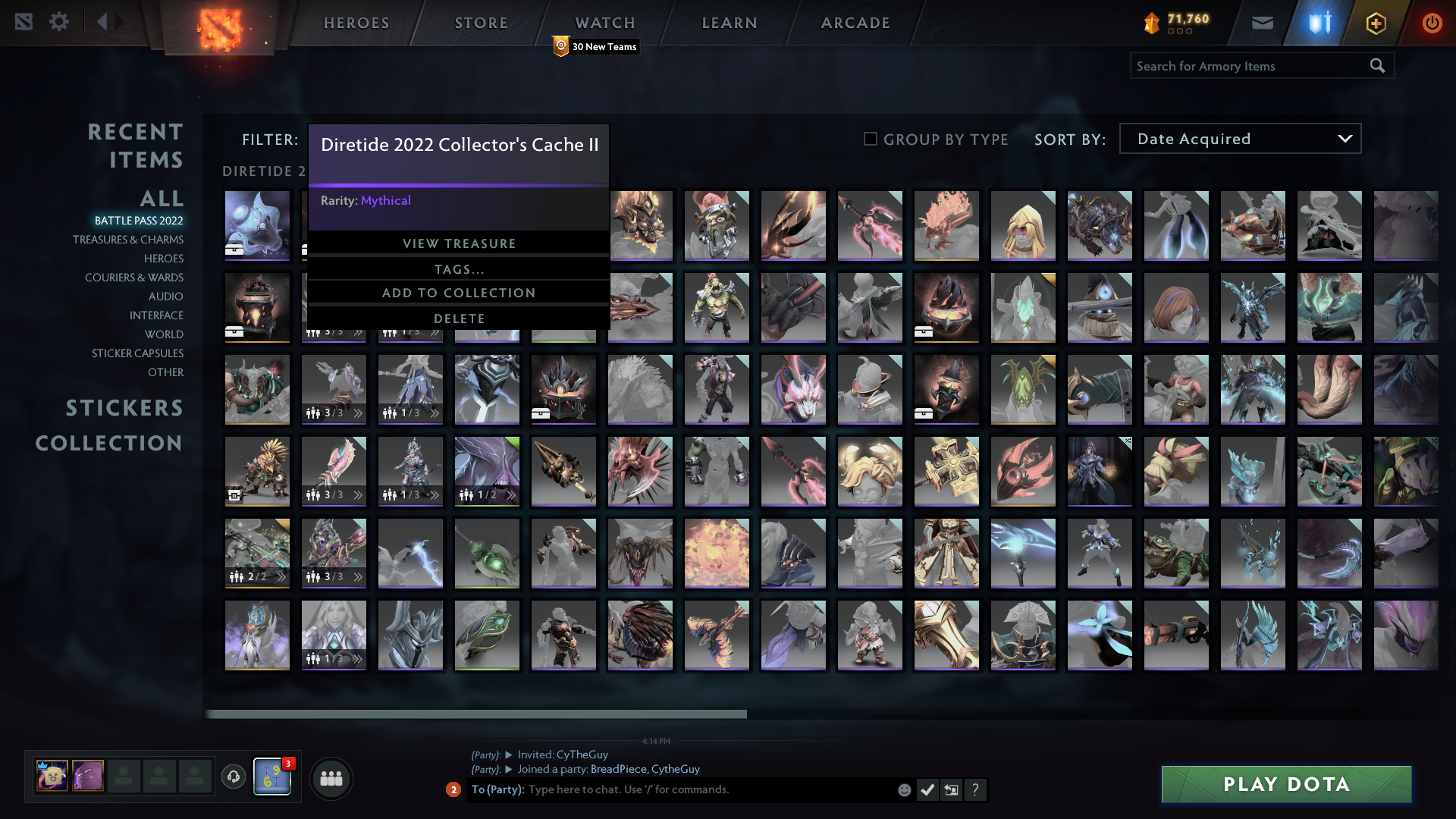Open the Date Acquired sort dropdown
The height and width of the screenshot is (819, 1456).
pos(1239,138)
